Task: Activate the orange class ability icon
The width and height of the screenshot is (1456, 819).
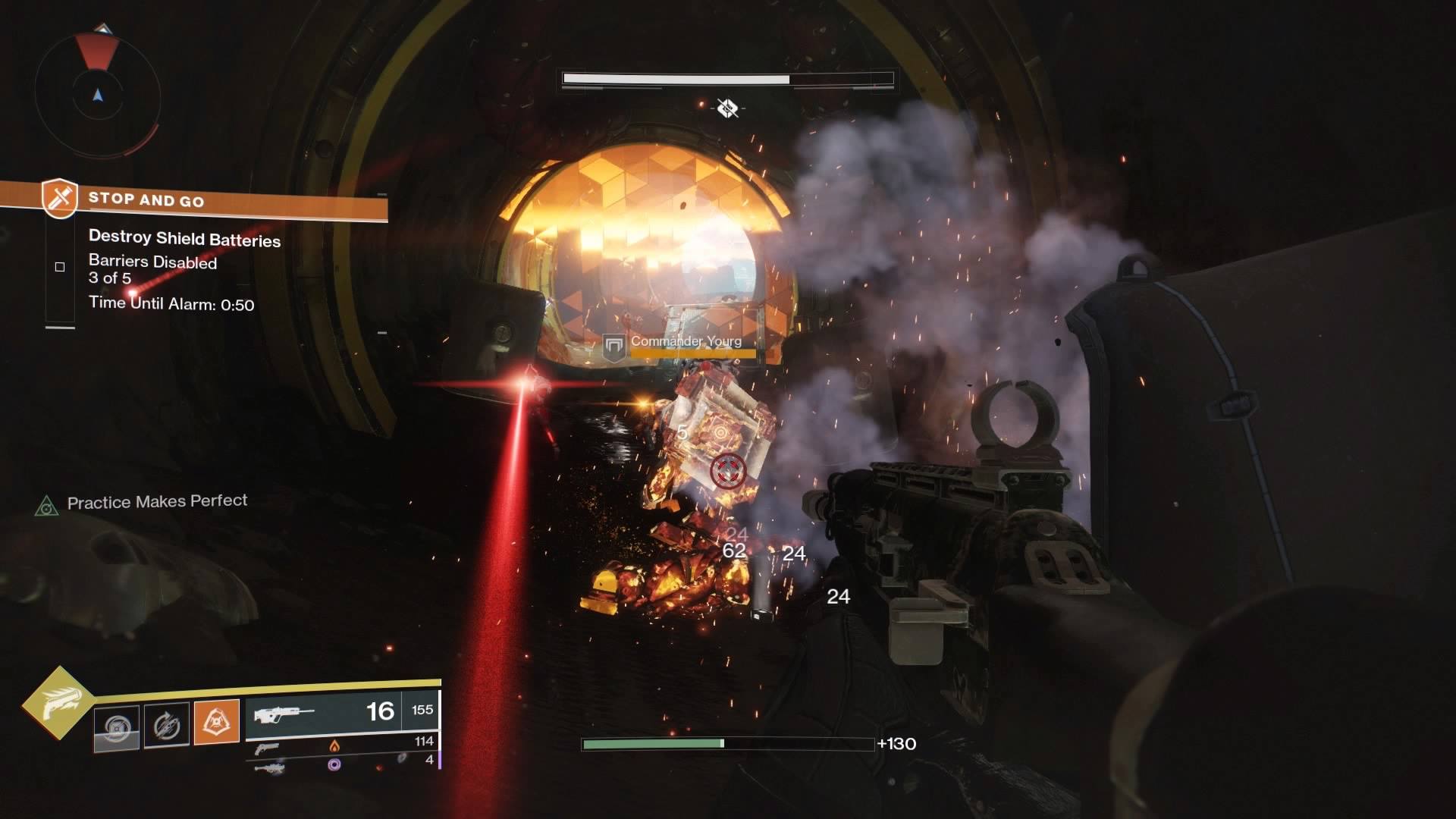Action: pos(216,721)
